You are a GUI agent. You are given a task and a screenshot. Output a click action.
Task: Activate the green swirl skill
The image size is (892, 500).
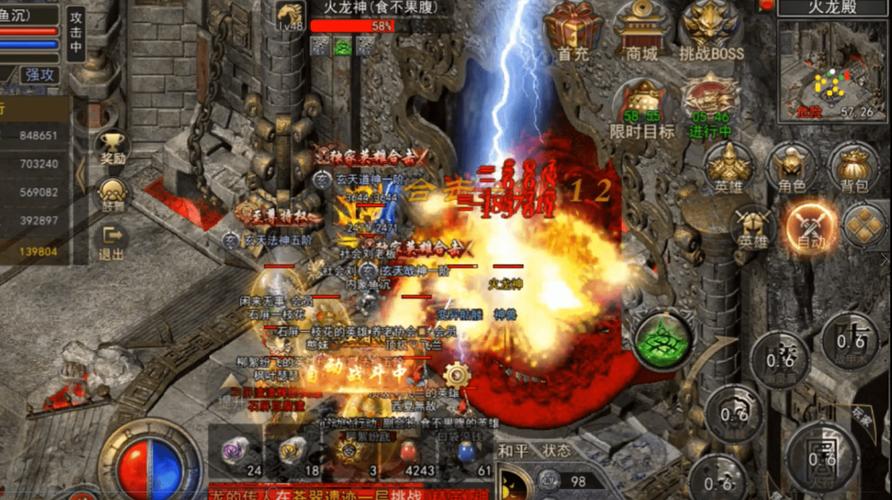pyautogui.click(x=663, y=341)
